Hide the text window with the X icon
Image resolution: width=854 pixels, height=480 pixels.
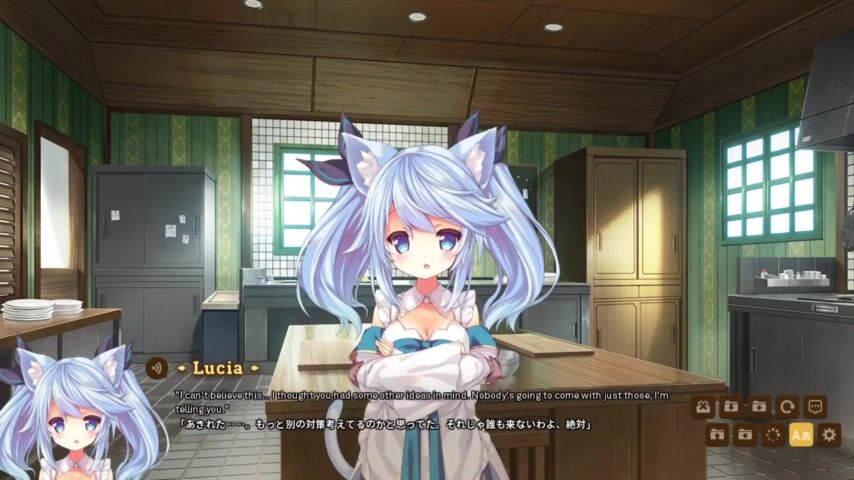pyautogui.click(x=703, y=407)
